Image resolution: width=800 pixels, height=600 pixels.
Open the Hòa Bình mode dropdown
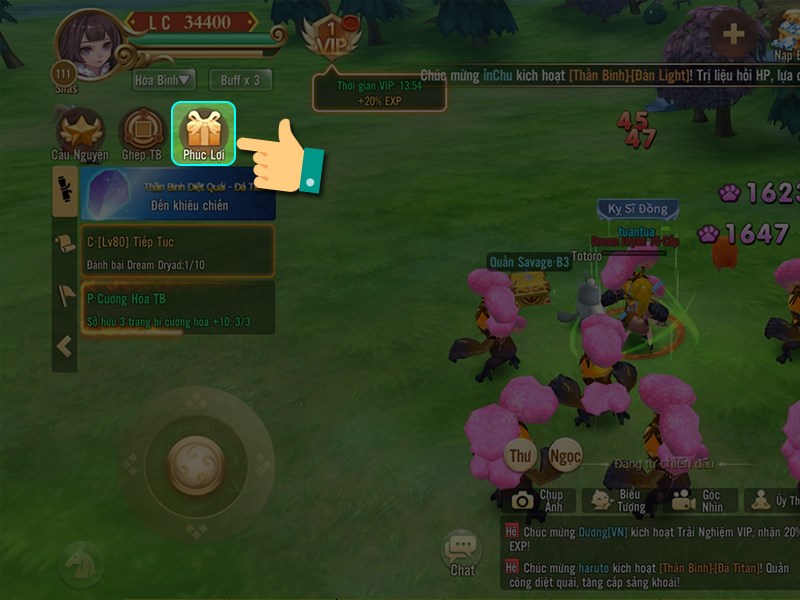click(164, 80)
